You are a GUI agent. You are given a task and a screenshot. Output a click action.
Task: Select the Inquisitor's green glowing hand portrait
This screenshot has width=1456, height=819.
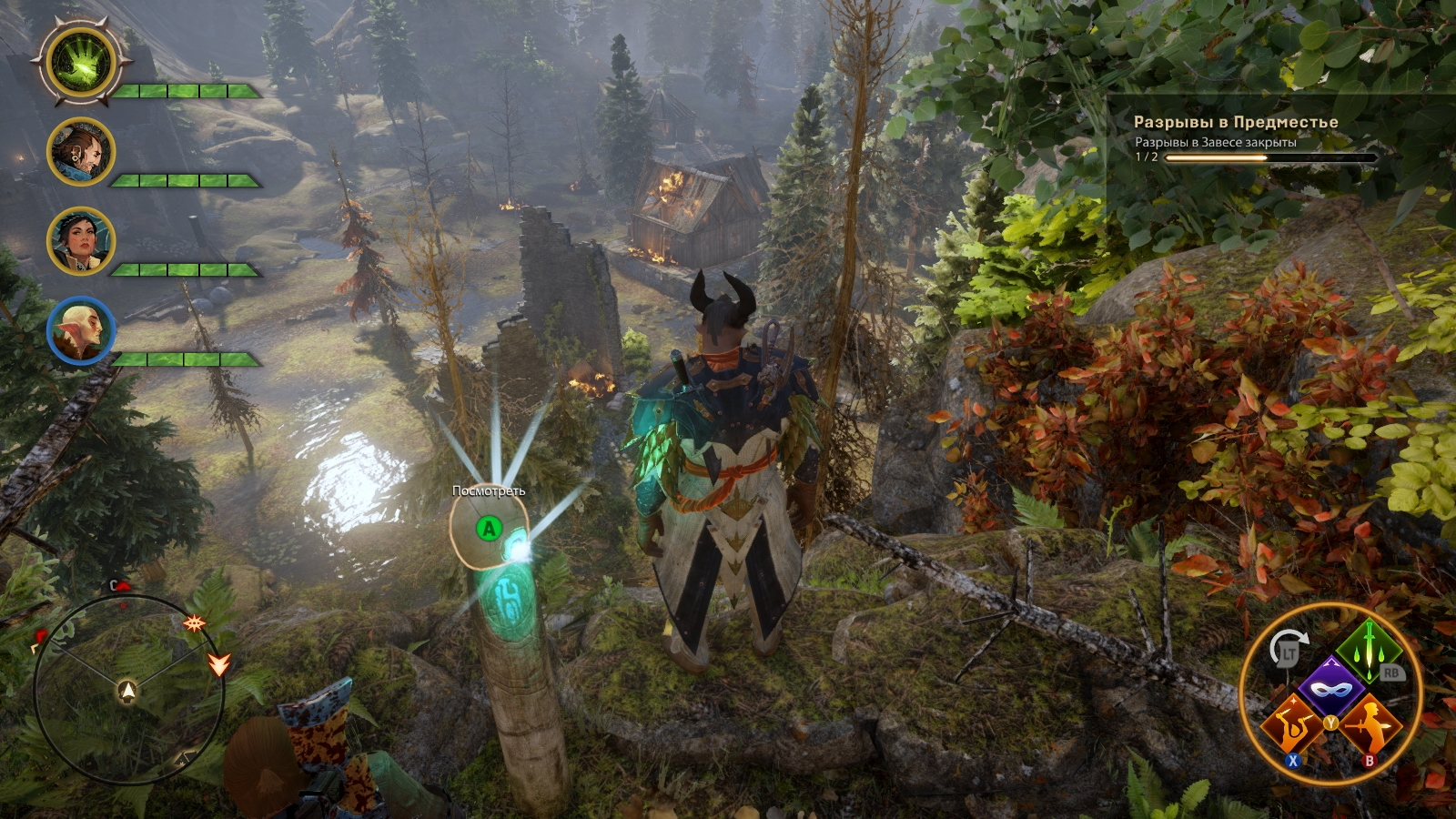tap(81, 63)
